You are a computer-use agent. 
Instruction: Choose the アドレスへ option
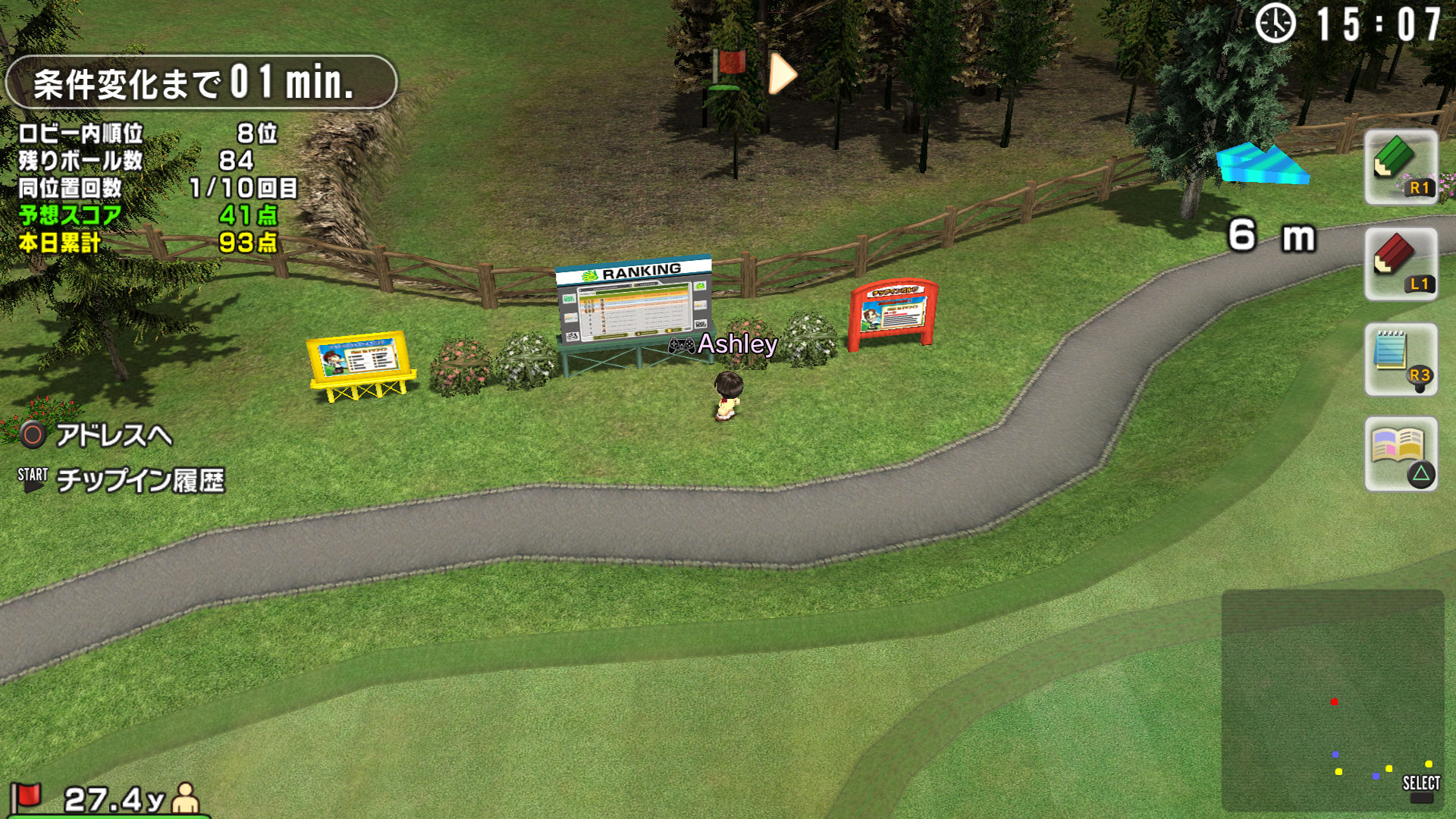pos(112,435)
